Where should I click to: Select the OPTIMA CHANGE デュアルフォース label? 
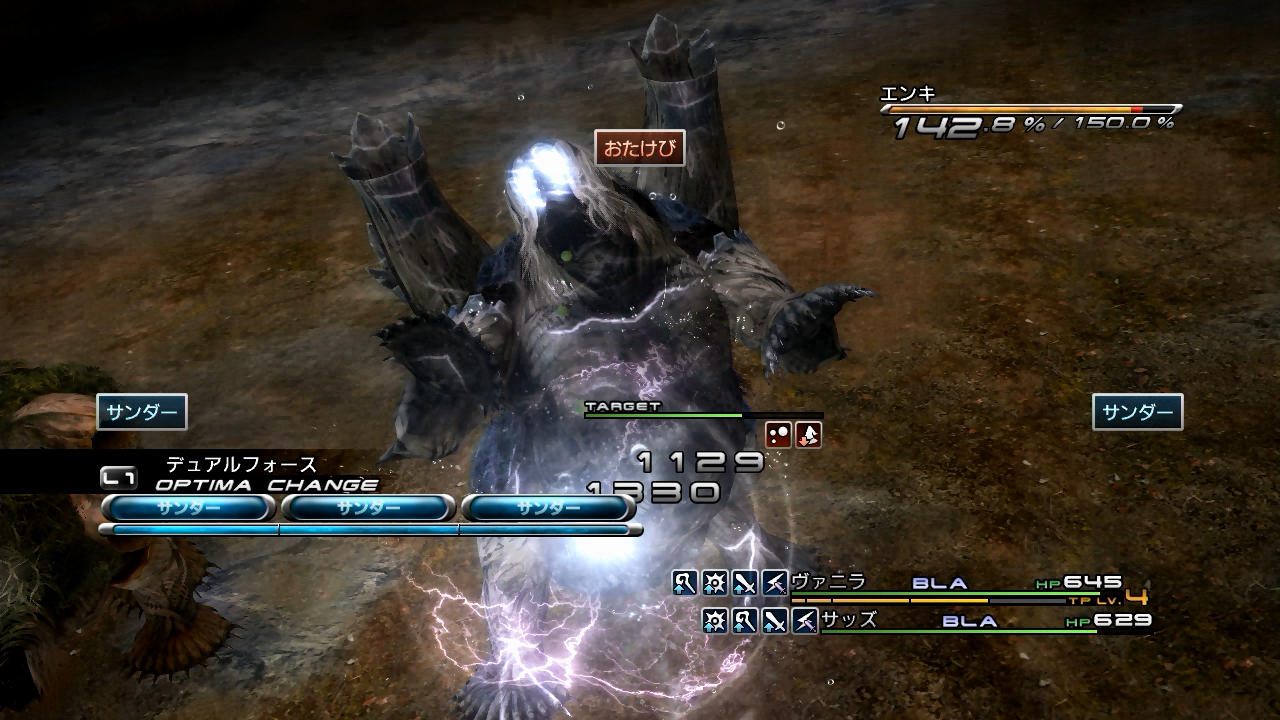[x=241, y=465]
